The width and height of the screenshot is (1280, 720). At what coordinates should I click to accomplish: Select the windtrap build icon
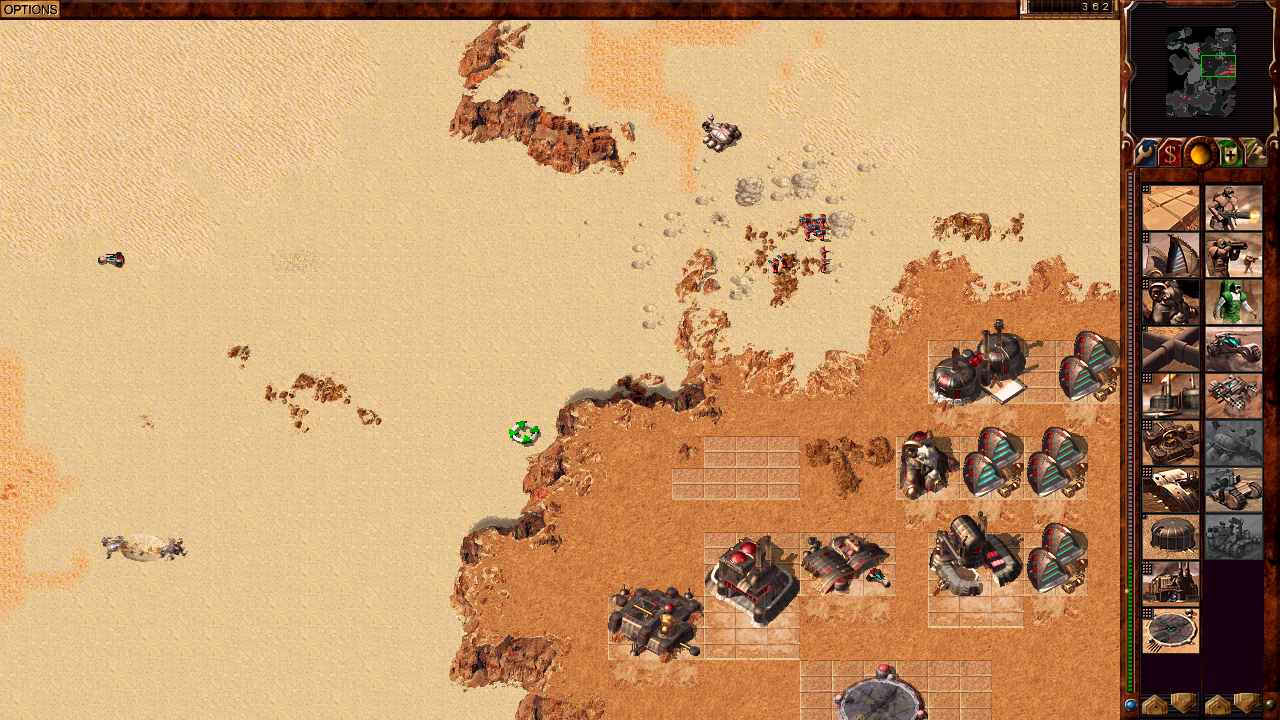click(x=1171, y=255)
